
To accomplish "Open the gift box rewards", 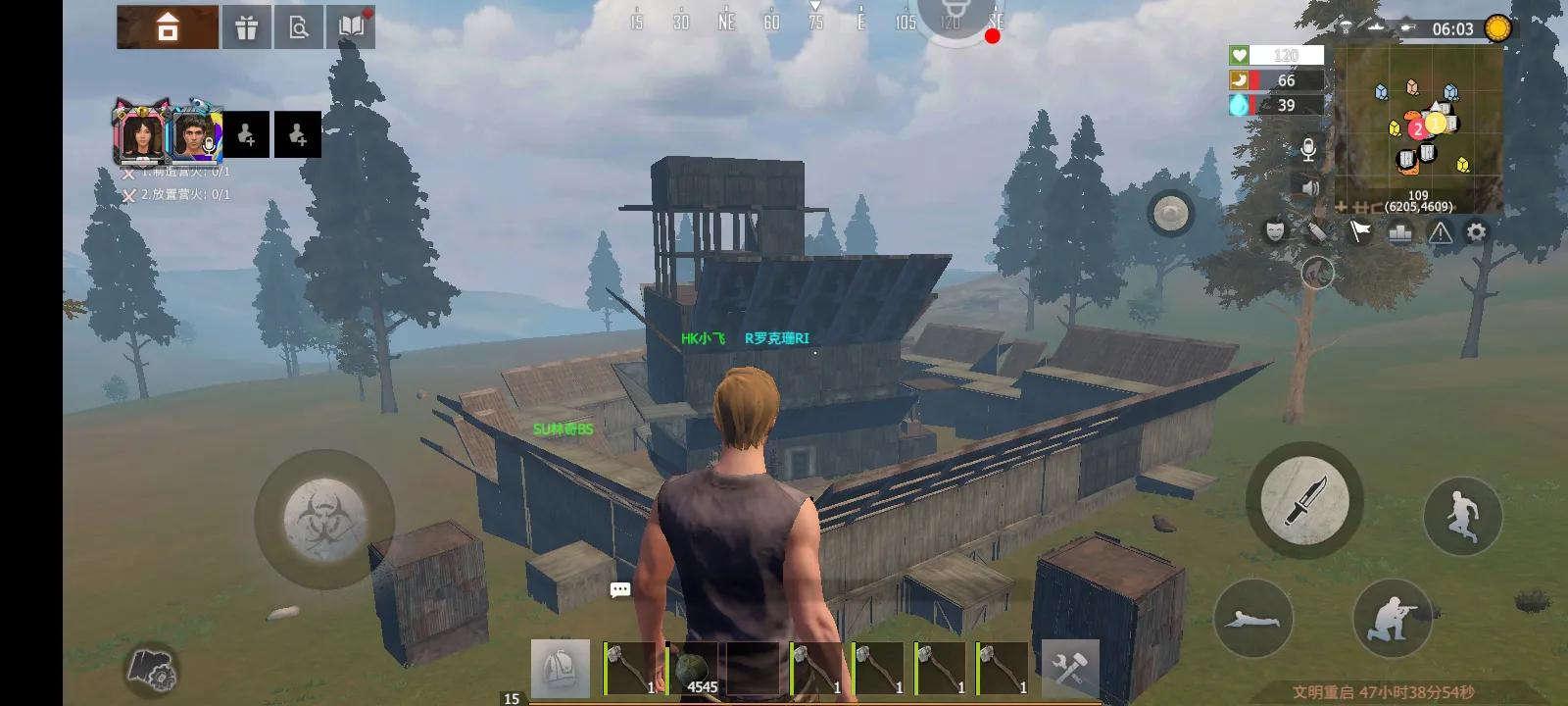I will (x=246, y=27).
